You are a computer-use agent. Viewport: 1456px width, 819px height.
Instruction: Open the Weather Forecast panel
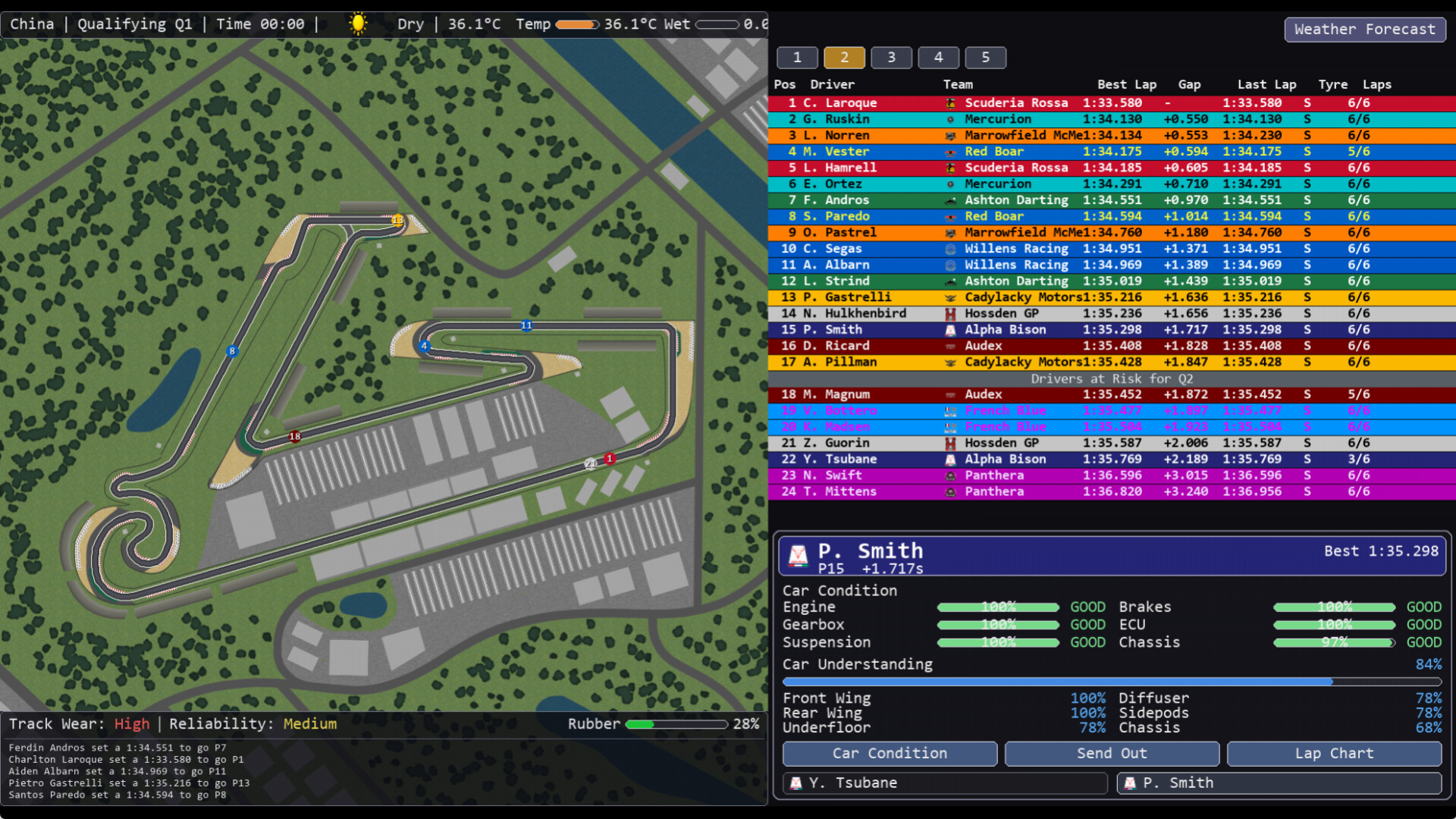[x=1364, y=30]
